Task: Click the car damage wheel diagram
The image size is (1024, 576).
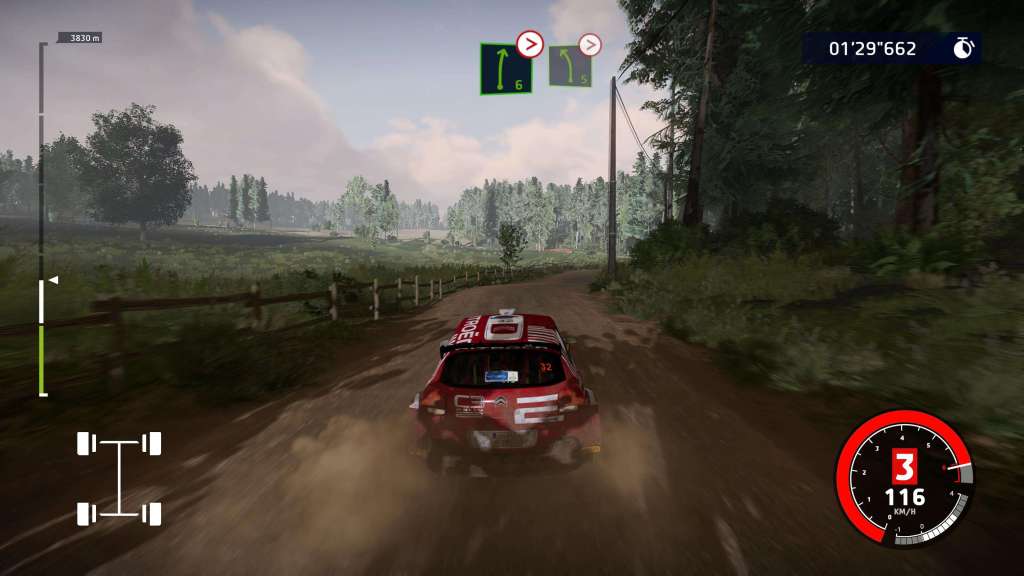Action: [x=119, y=478]
